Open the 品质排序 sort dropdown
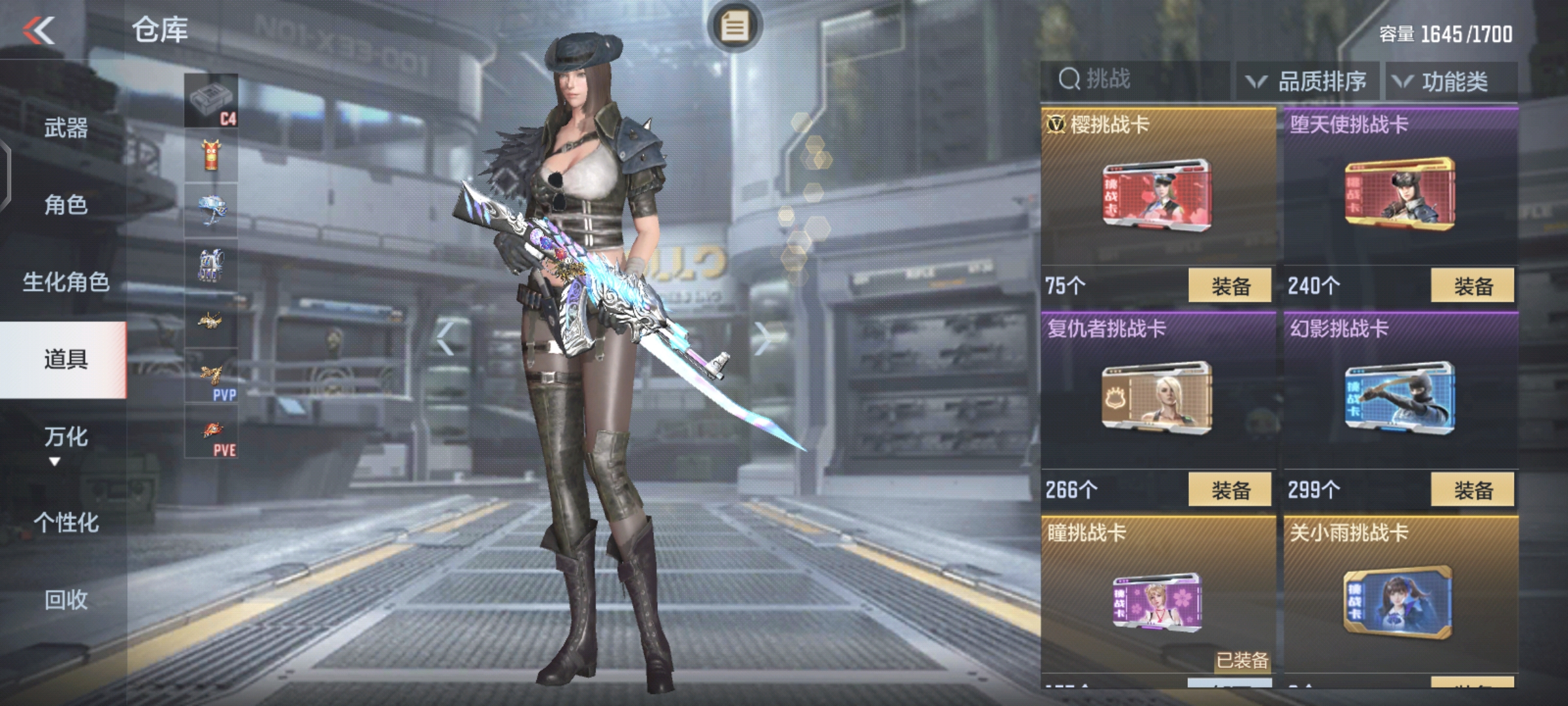This screenshot has height=706, width=1568. [x=1308, y=81]
